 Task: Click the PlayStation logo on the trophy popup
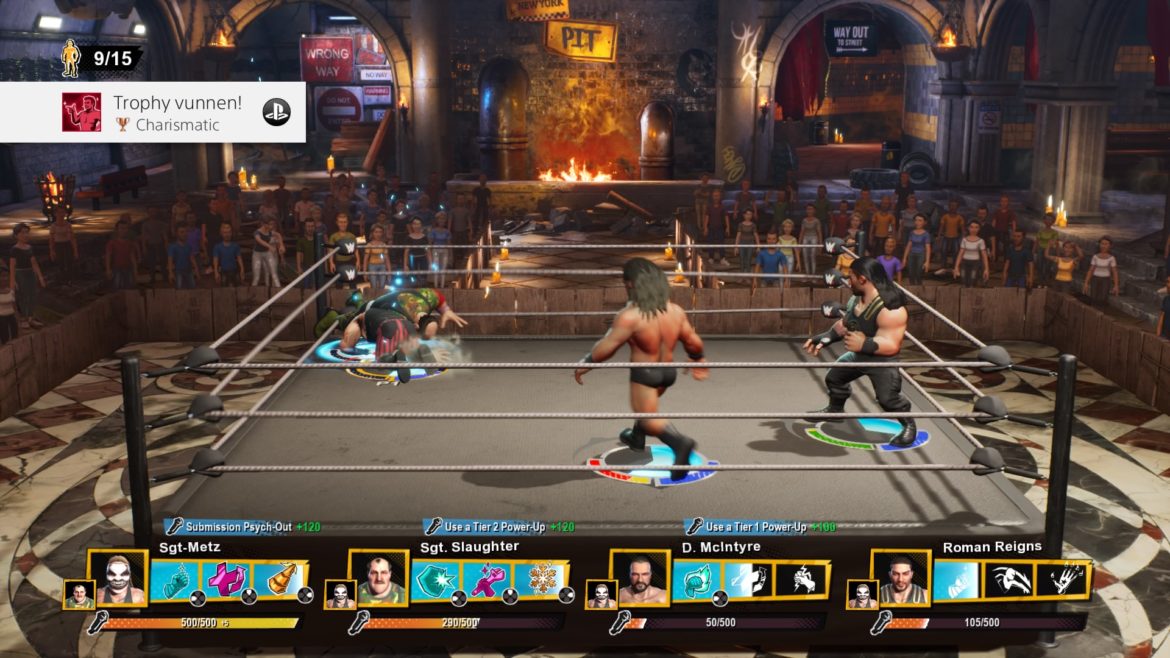[276, 112]
